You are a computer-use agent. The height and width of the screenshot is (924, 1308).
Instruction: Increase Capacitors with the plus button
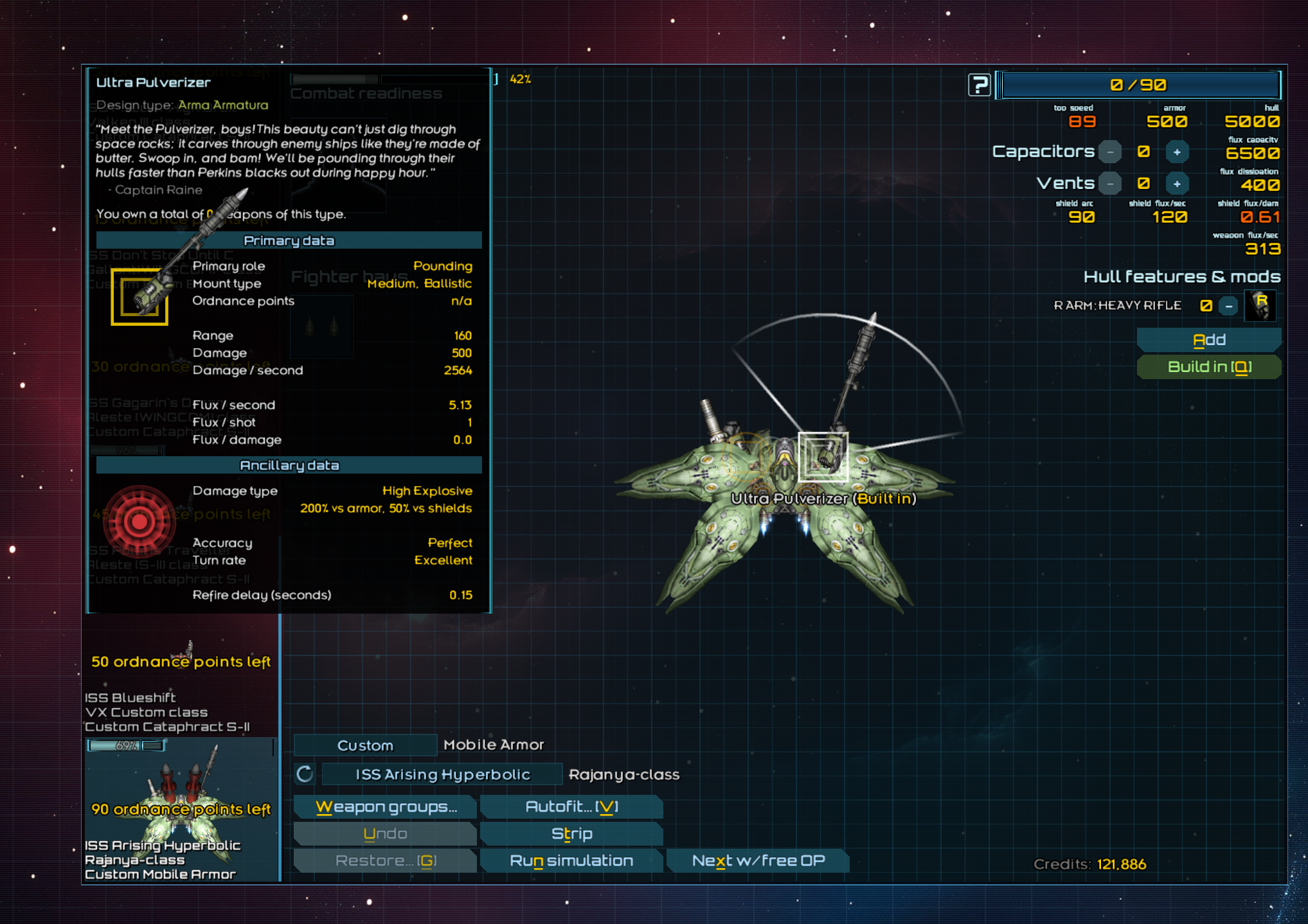pyautogui.click(x=1177, y=152)
